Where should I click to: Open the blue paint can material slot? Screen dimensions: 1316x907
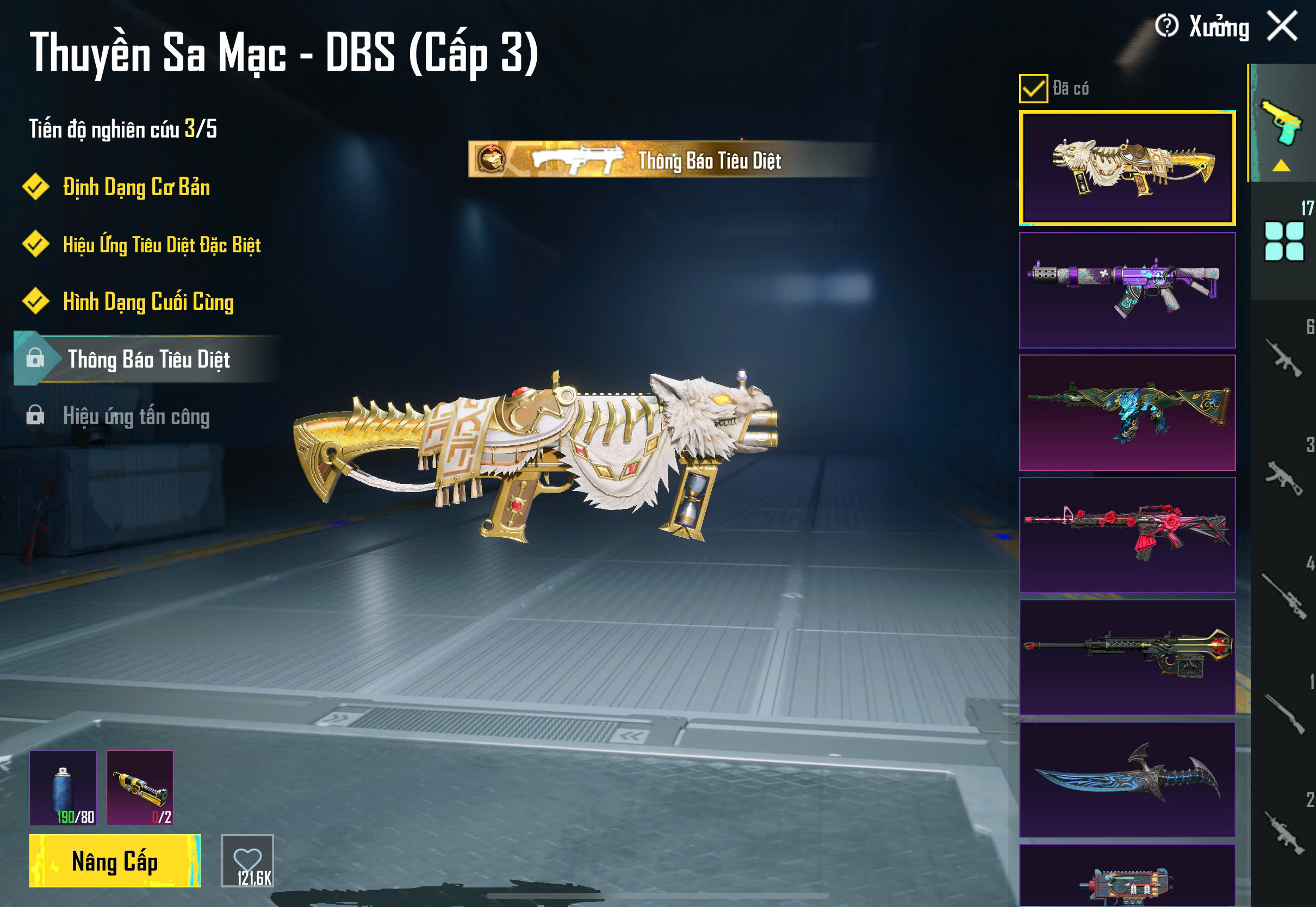[x=63, y=788]
